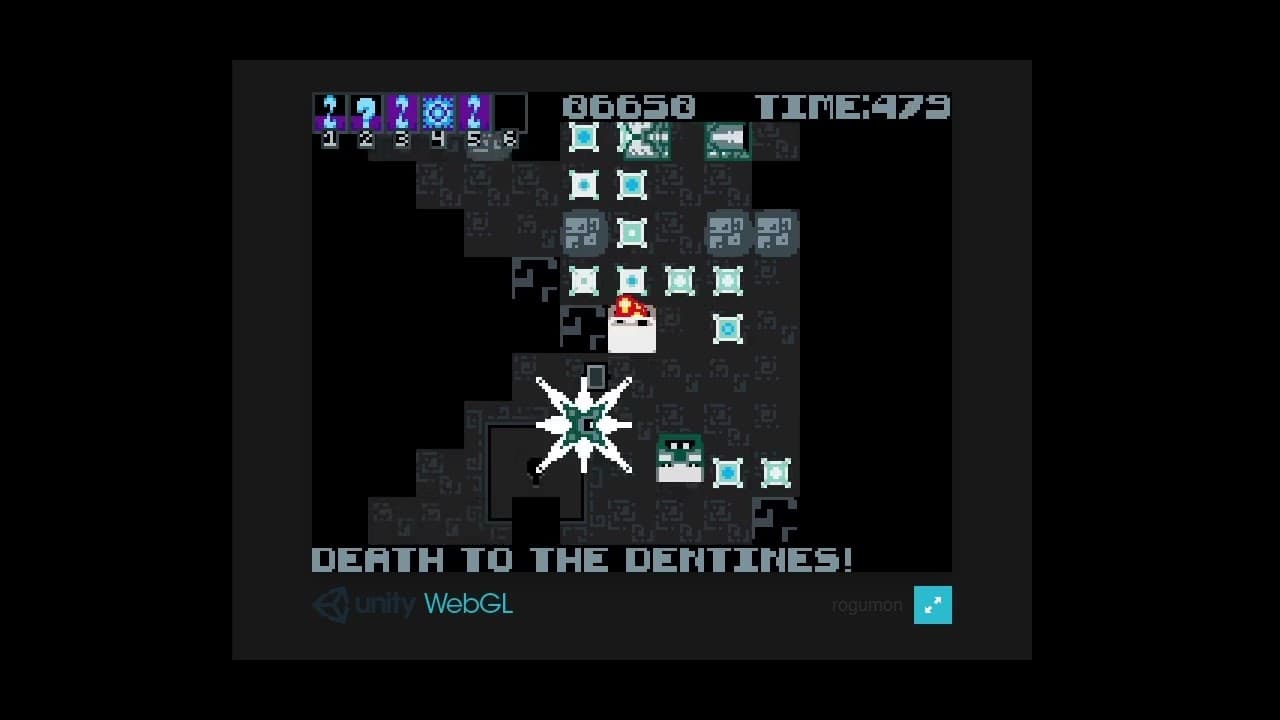Use the ability in hotbar slot 3

[x=402, y=112]
